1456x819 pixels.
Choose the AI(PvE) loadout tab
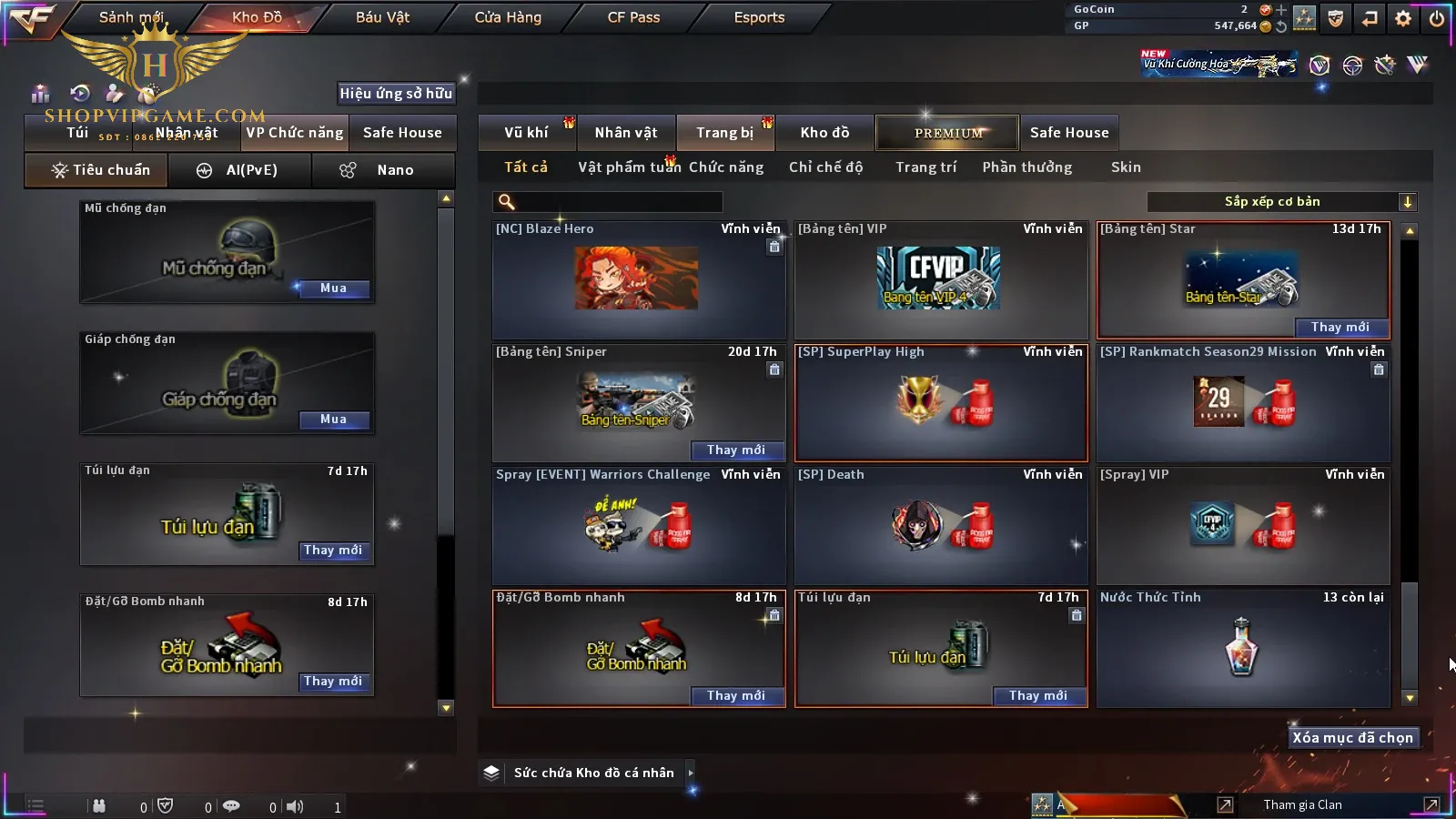[x=239, y=170]
